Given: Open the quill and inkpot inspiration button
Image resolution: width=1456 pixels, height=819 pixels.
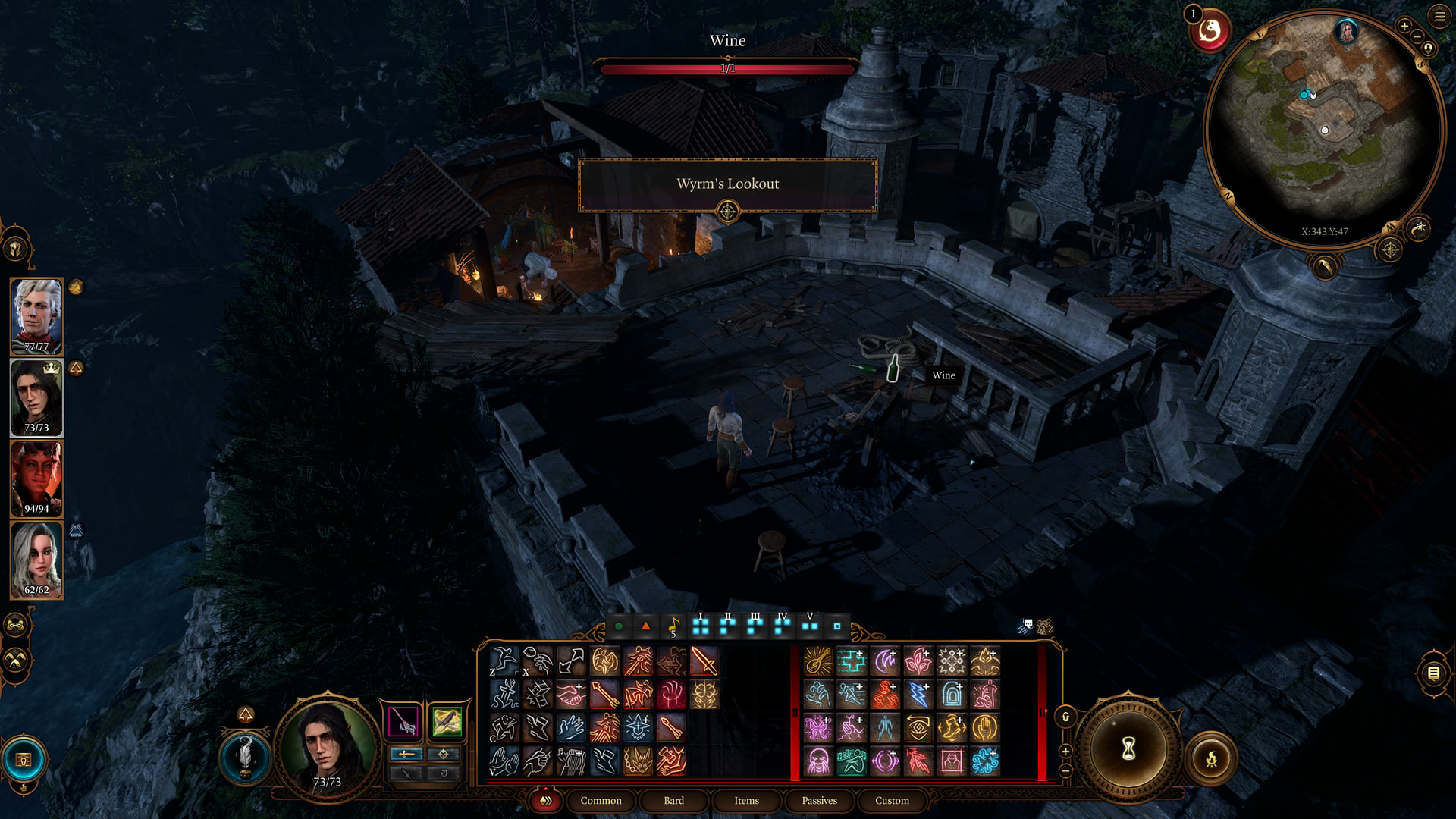Looking at the screenshot, I should click(245, 756).
